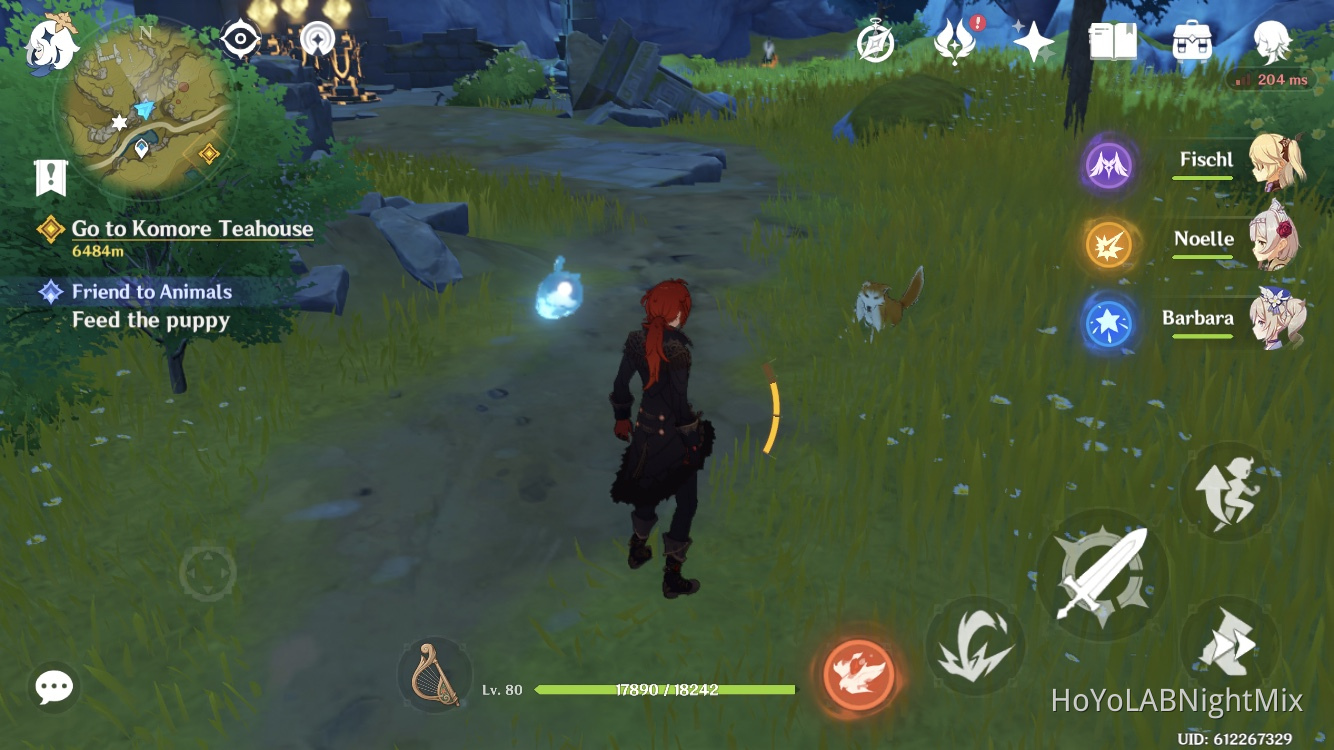
Task: Check the Original Resin timer icon
Action: [x=875, y=42]
